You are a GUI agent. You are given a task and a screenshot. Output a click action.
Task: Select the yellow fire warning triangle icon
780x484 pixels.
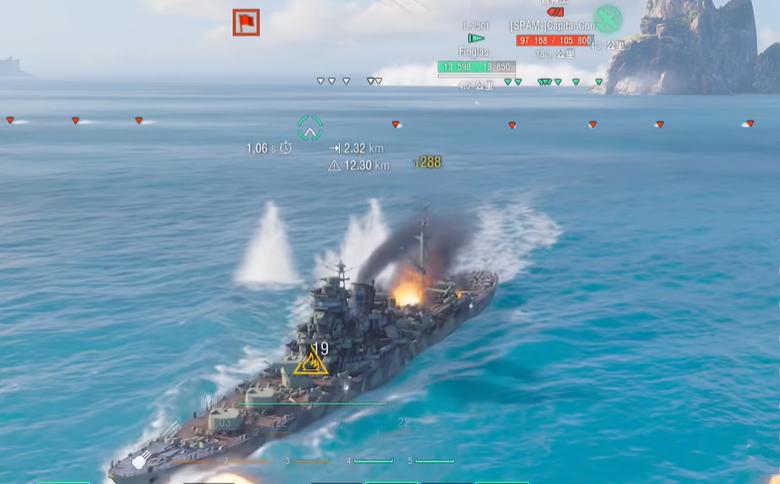(x=310, y=362)
